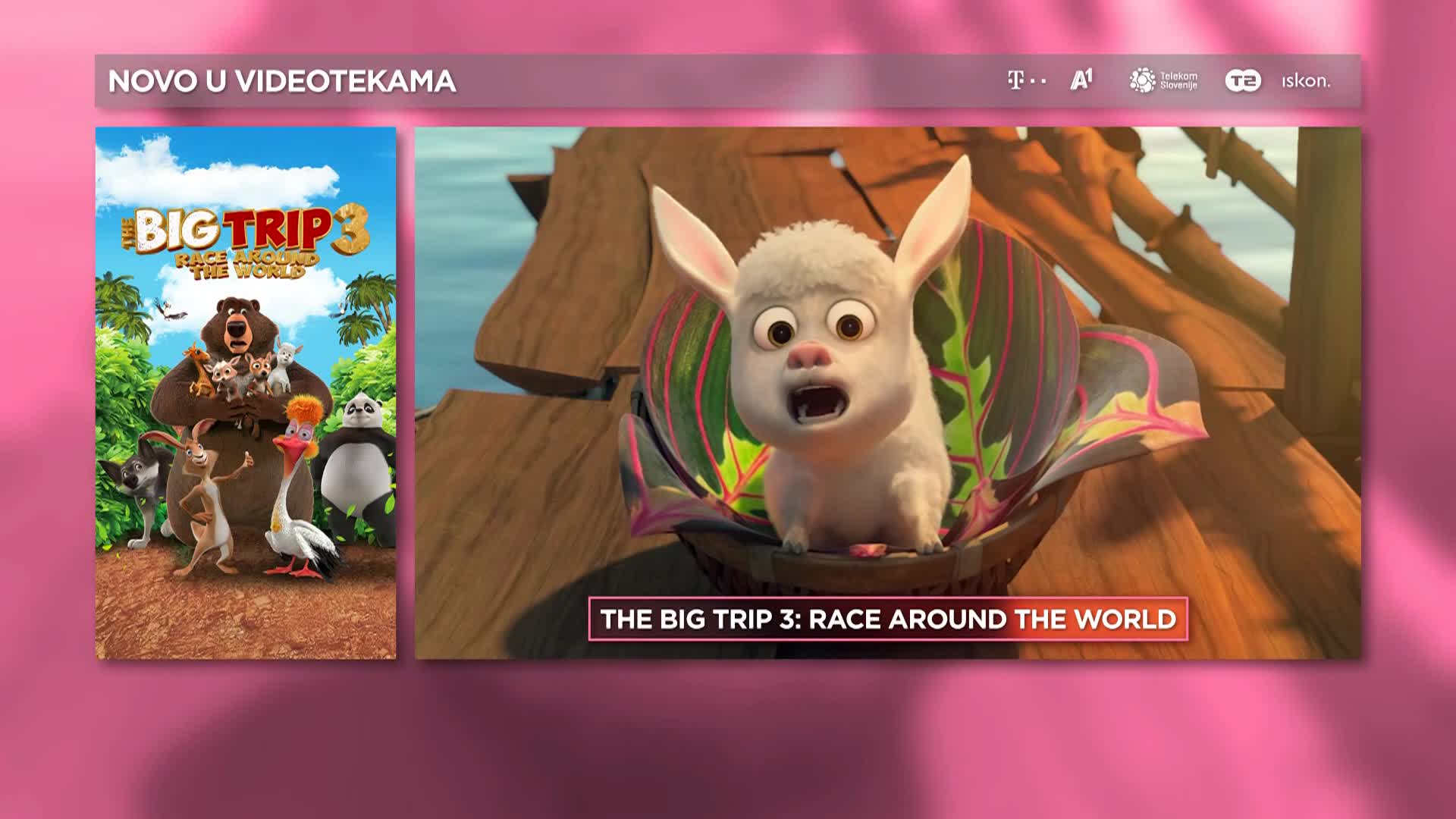Click the movie title banner
The height and width of the screenshot is (819, 1456).
(x=888, y=620)
